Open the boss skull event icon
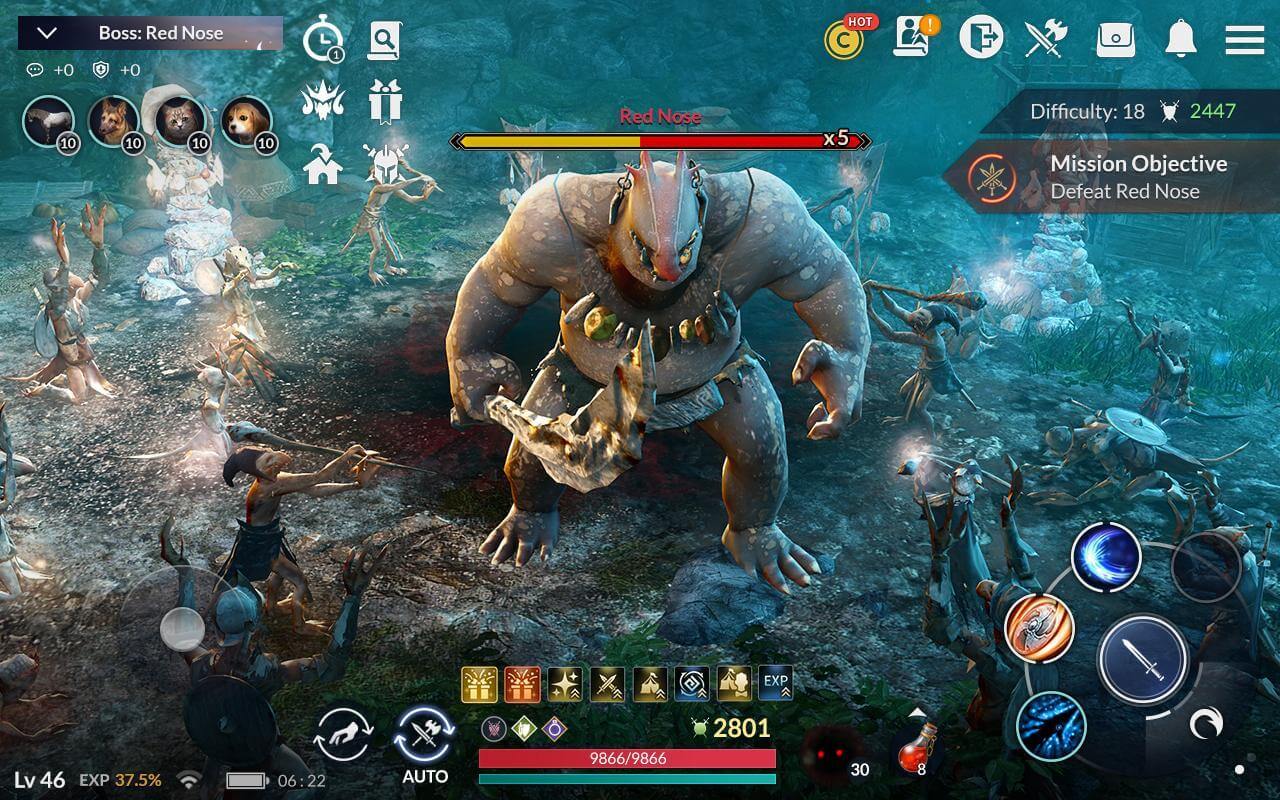The height and width of the screenshot is (800, 1280). pyautogui.click(x=324, y=100)
